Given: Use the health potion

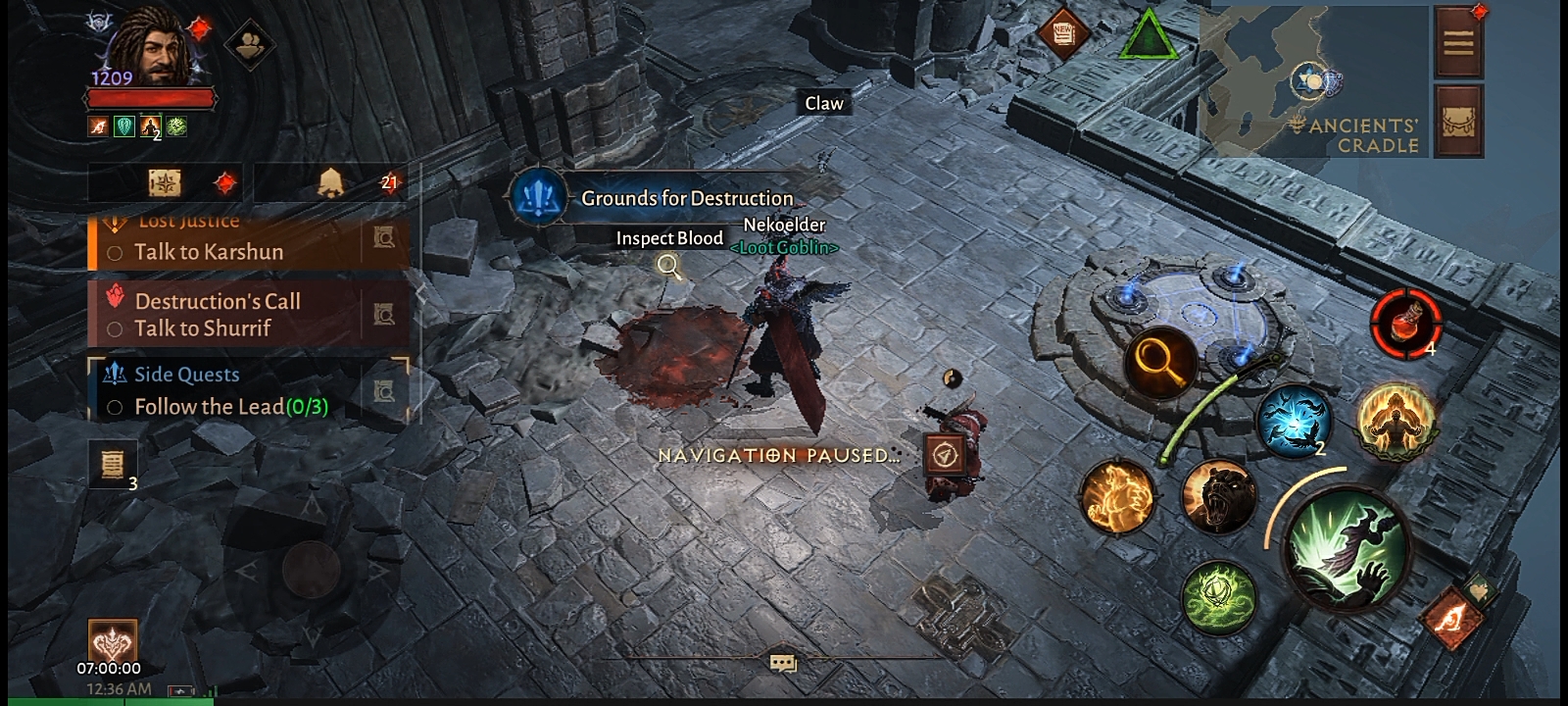Looking at the screenshot, I should point(1406,323).
